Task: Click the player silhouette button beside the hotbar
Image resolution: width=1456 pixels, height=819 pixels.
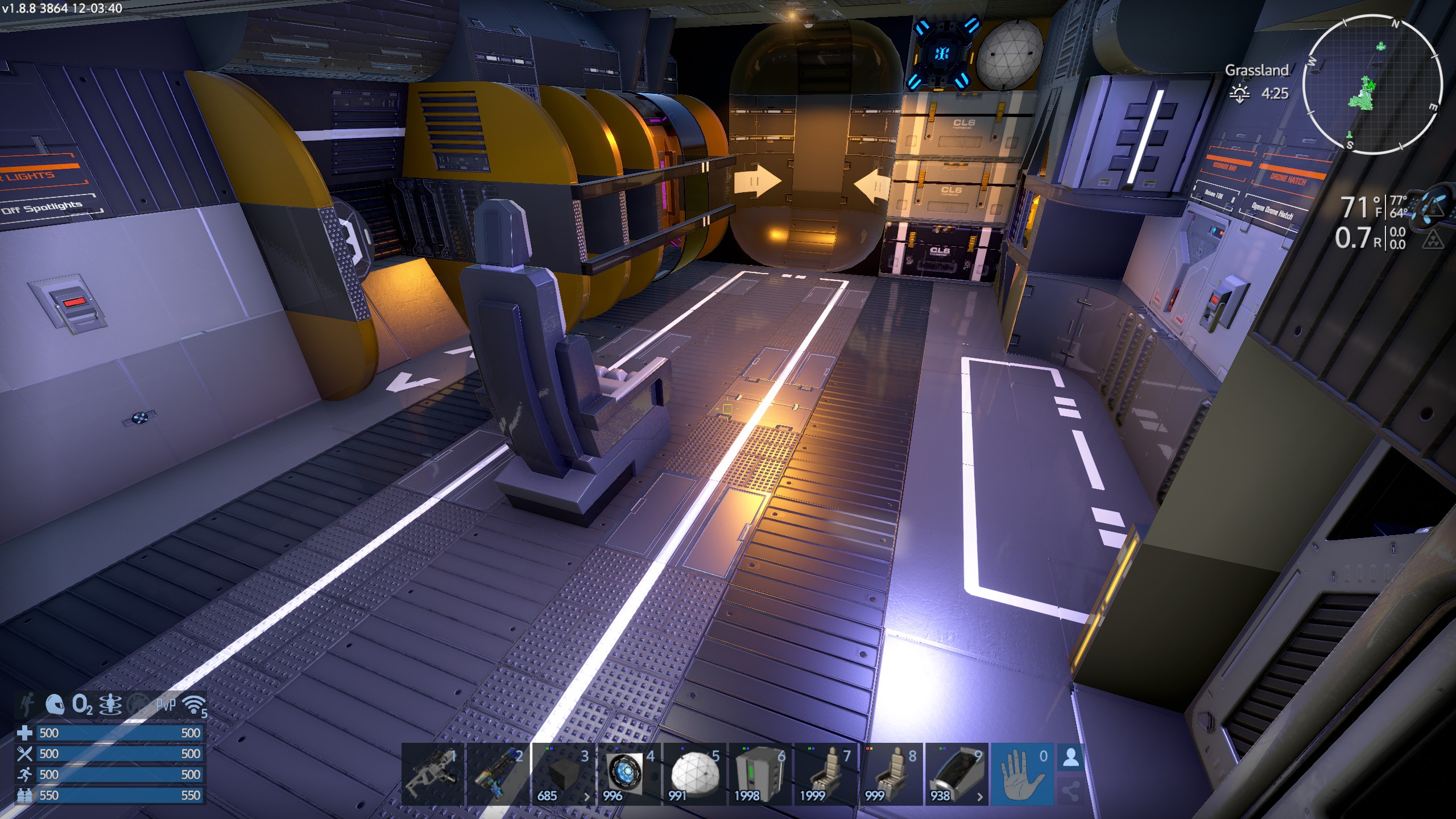Action: pos(1071,758)
